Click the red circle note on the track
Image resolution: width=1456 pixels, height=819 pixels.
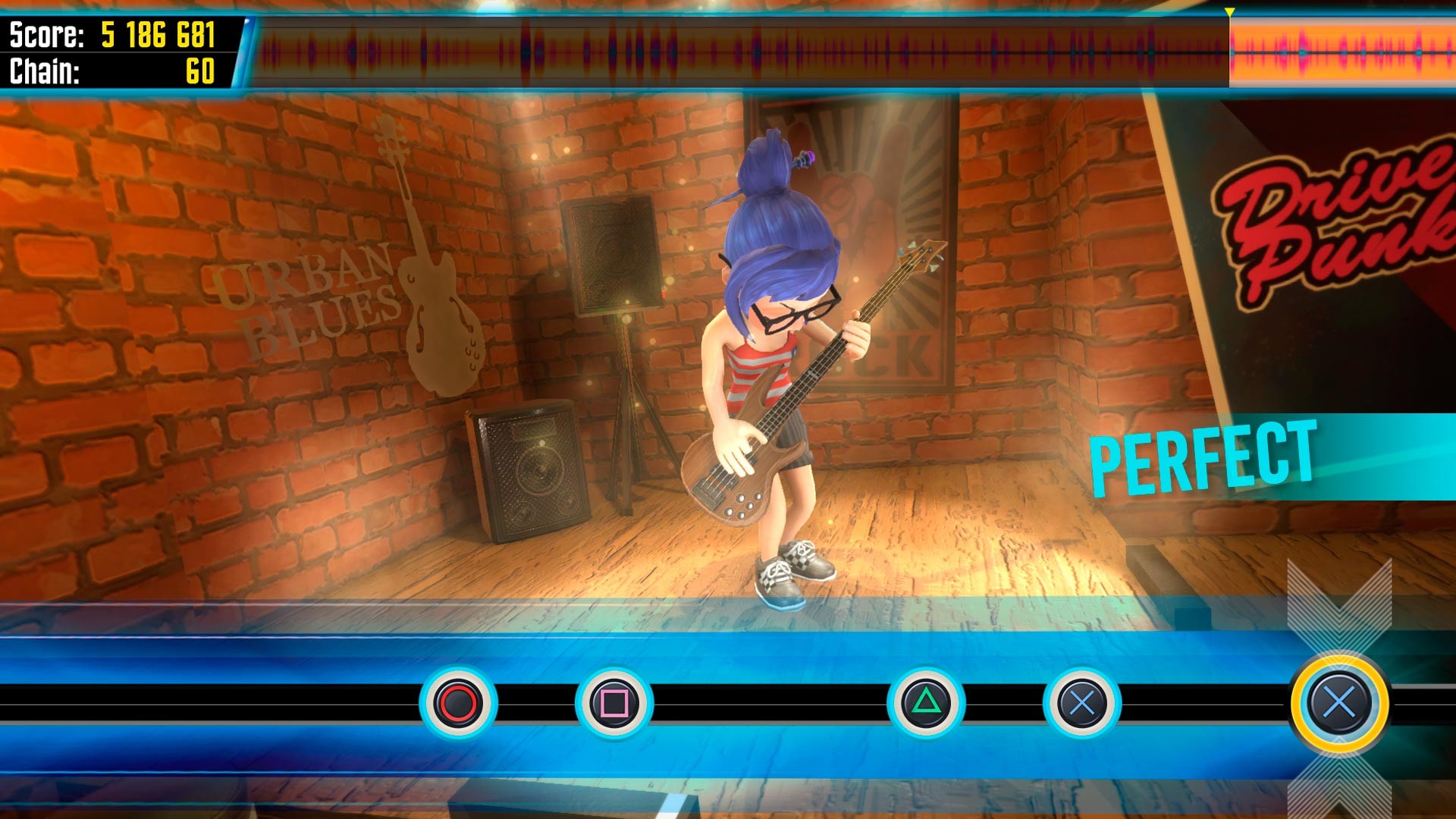click(459, 703)
